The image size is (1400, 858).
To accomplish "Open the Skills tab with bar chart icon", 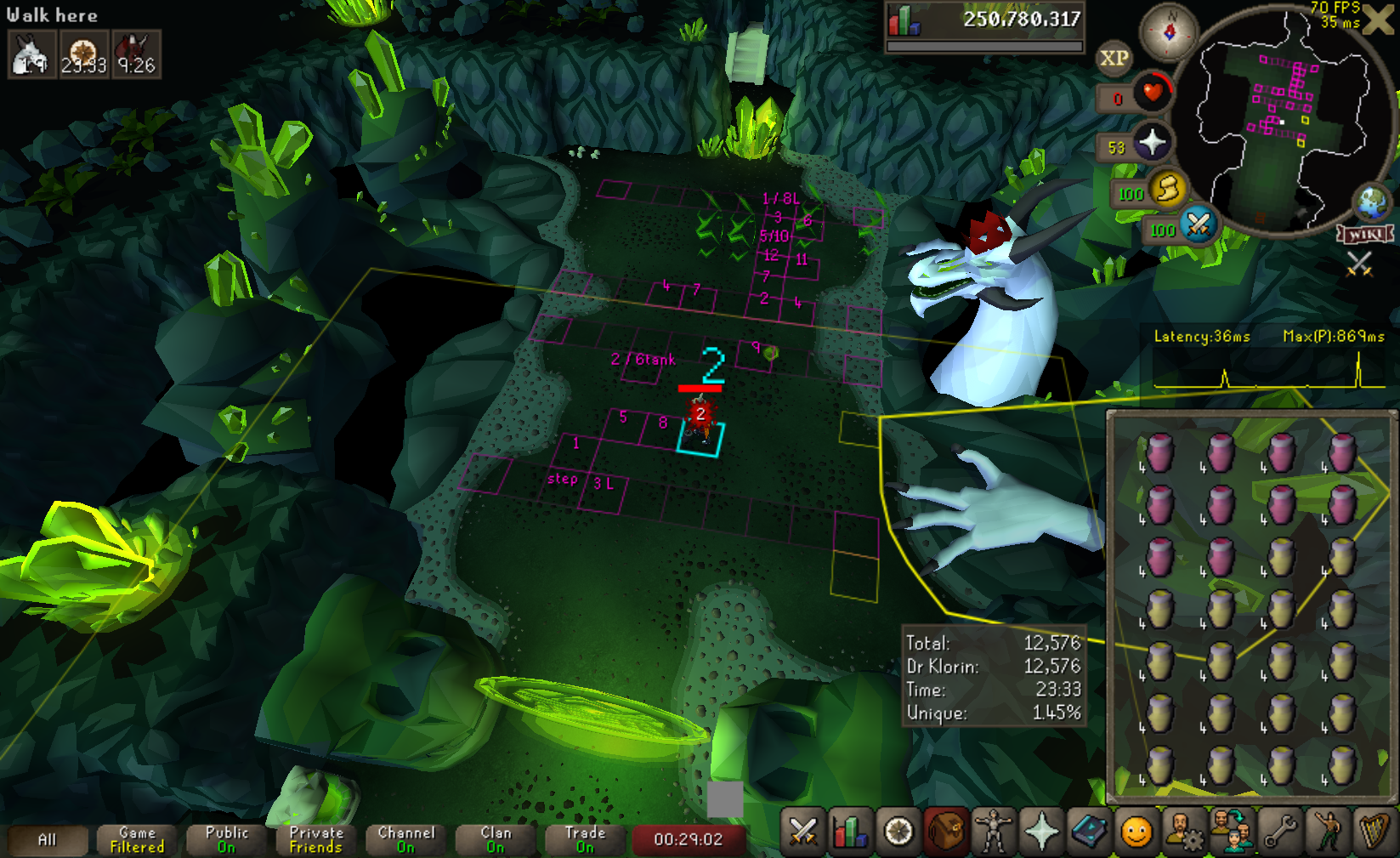I will pos(849,832).
